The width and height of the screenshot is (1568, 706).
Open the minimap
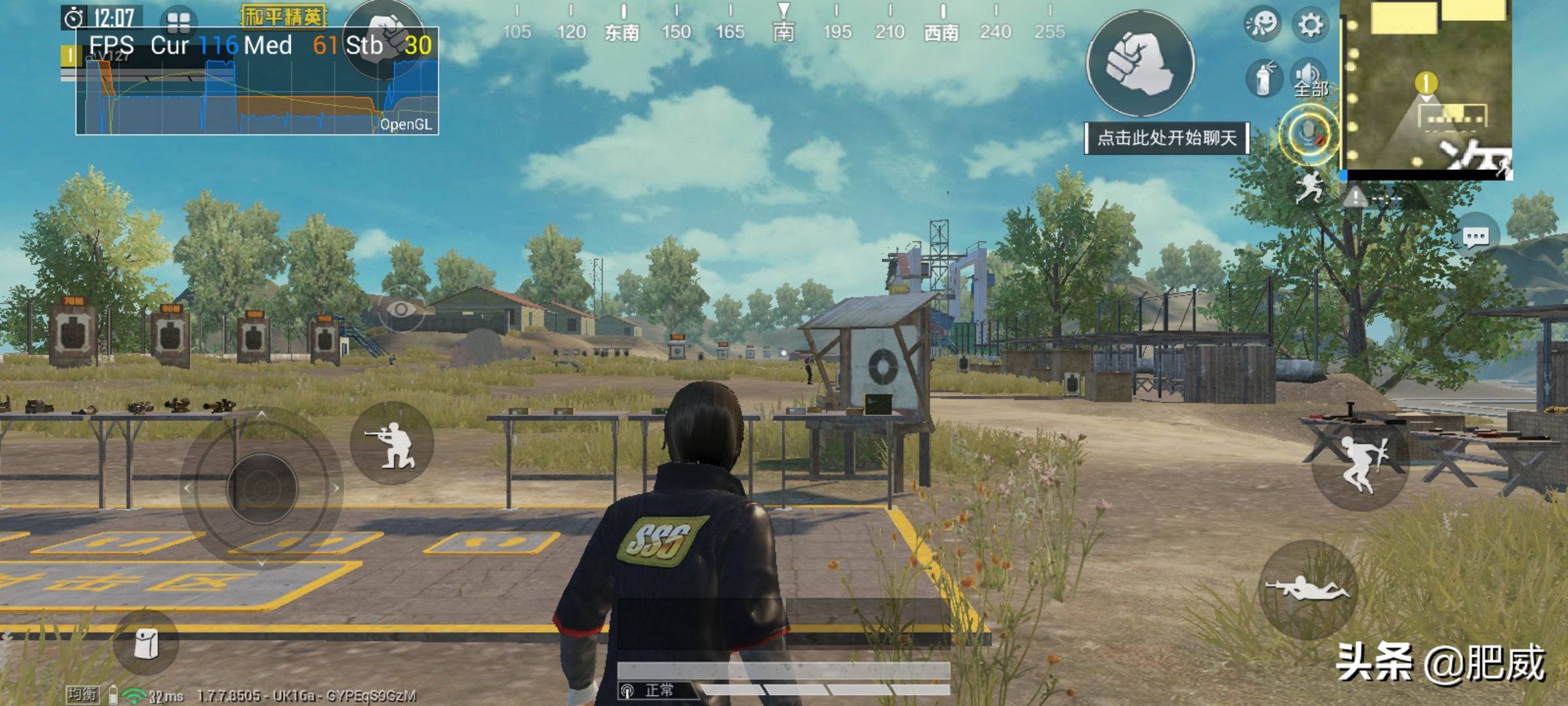(1426, 89)
